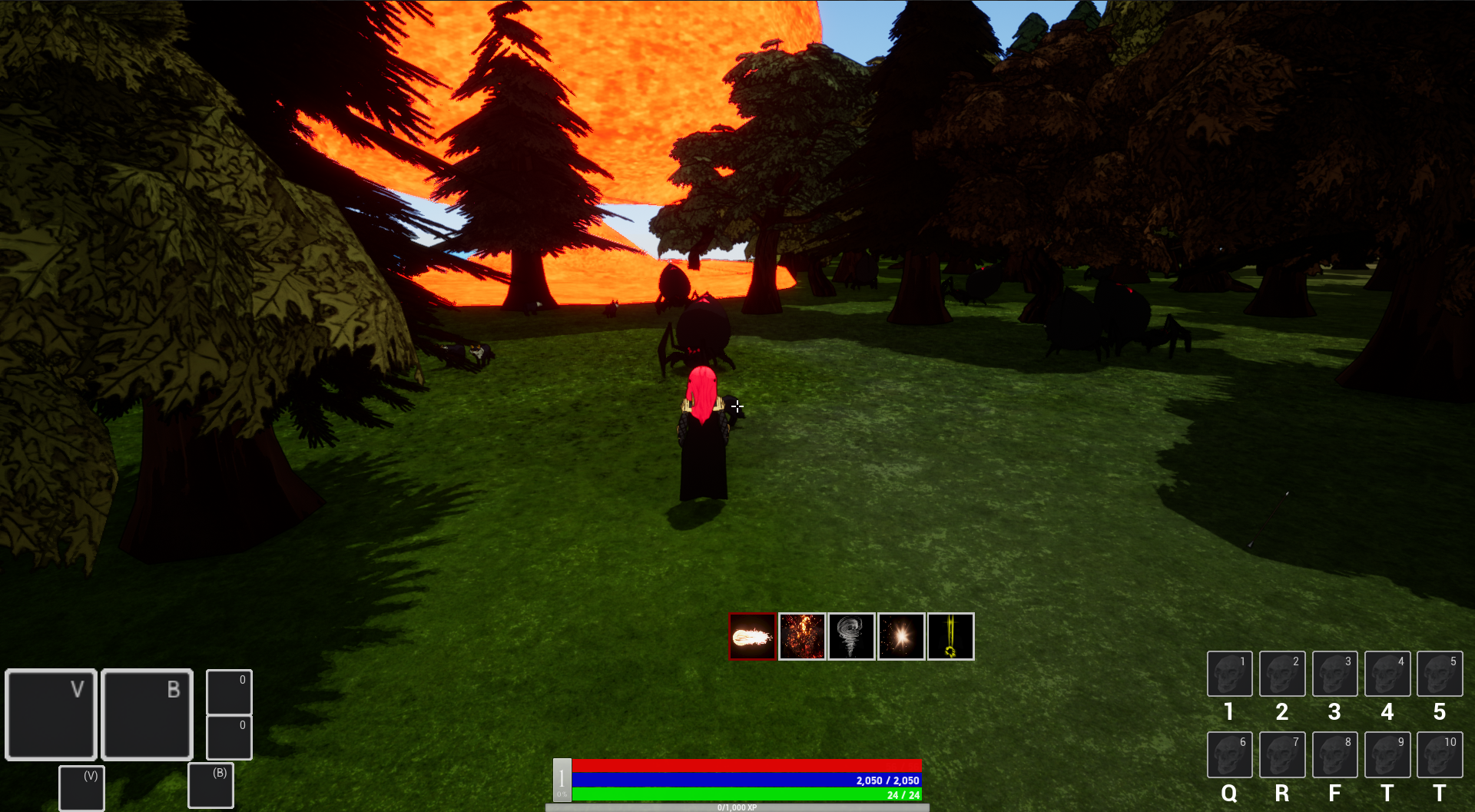
Task: Click the small (V) cooldown slot
Action: (x=81, y=787)
